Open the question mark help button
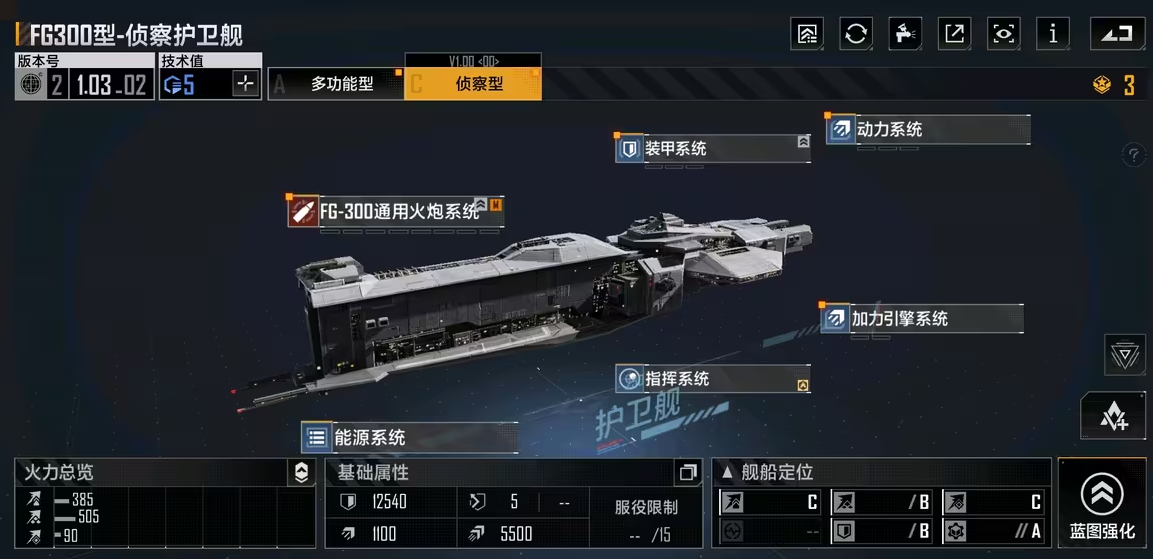This screenshot has width=1153, height=559. click(x=1133, y=155)
